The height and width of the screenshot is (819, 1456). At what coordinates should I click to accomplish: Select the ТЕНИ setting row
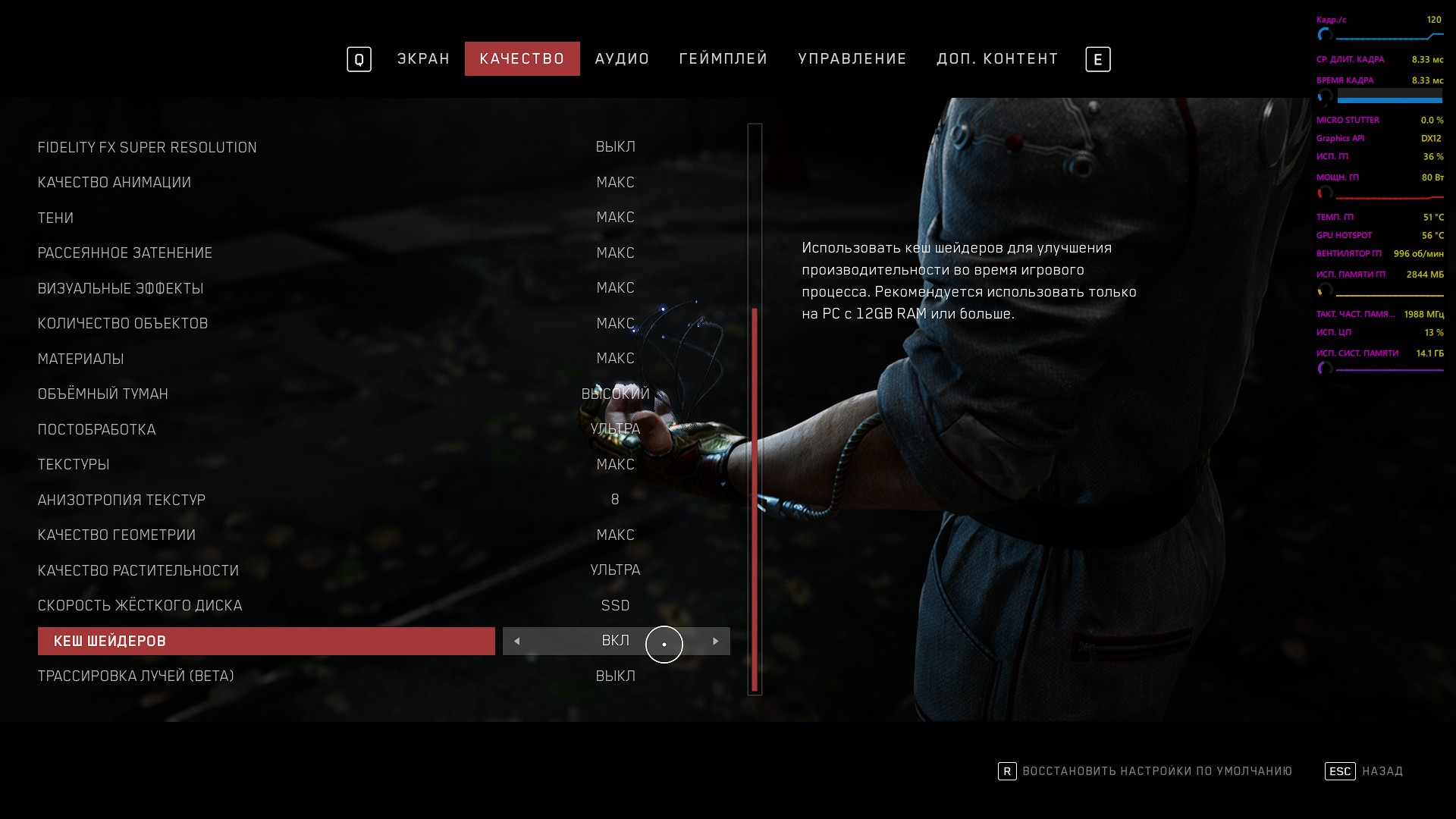56,218
